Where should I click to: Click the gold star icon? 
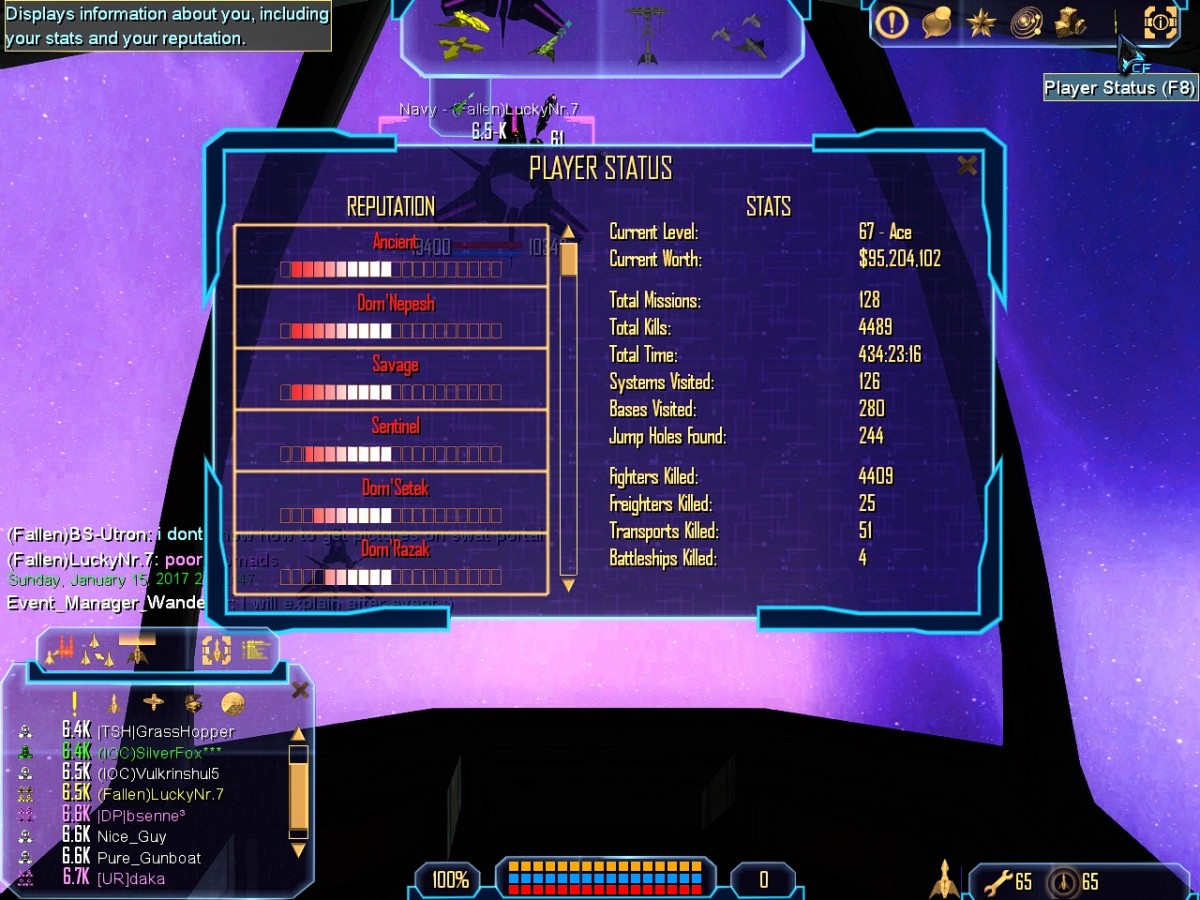[x=980, y=21]
